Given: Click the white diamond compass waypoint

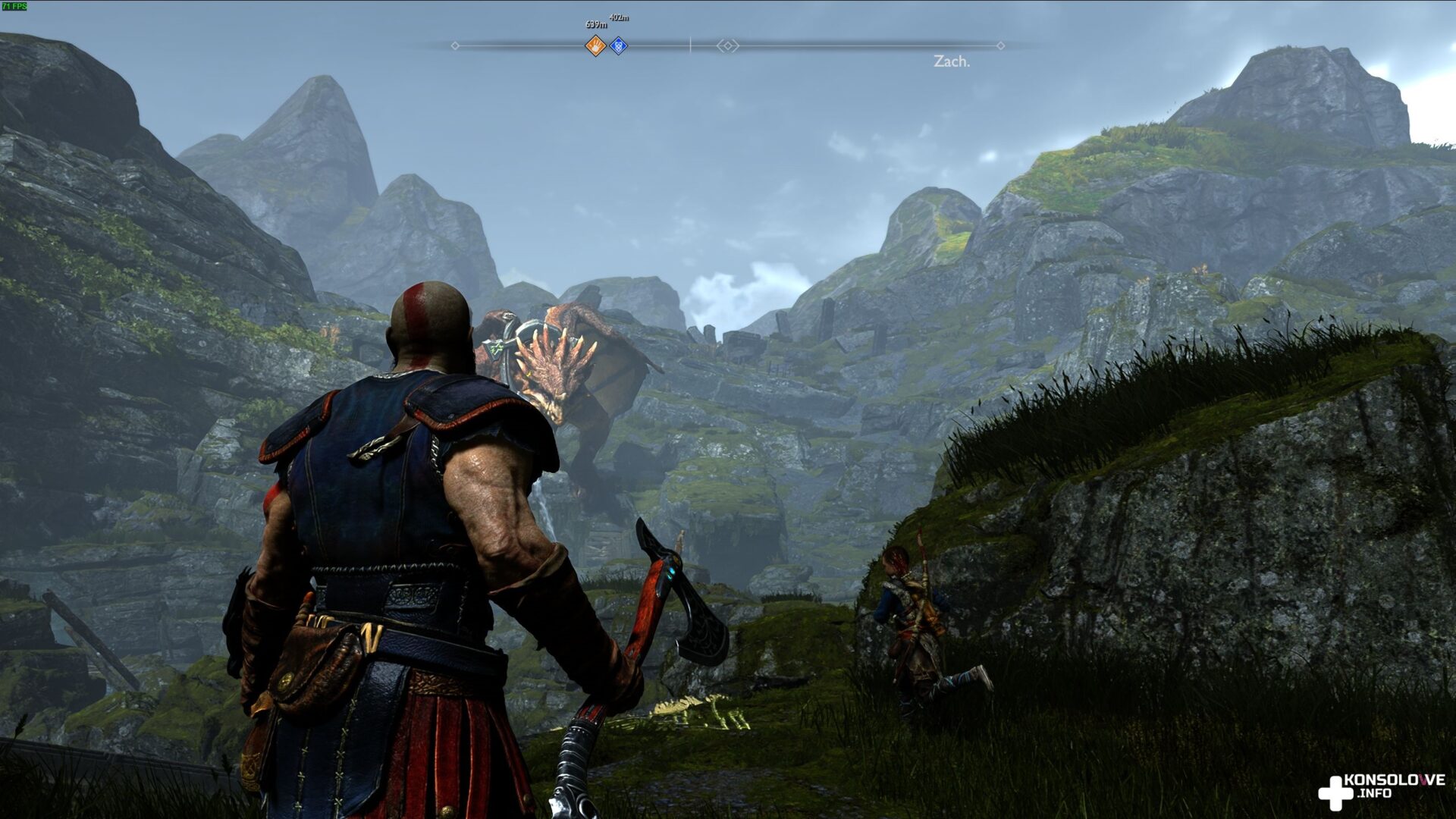Looking at the screenshot, I should (727, 46).
